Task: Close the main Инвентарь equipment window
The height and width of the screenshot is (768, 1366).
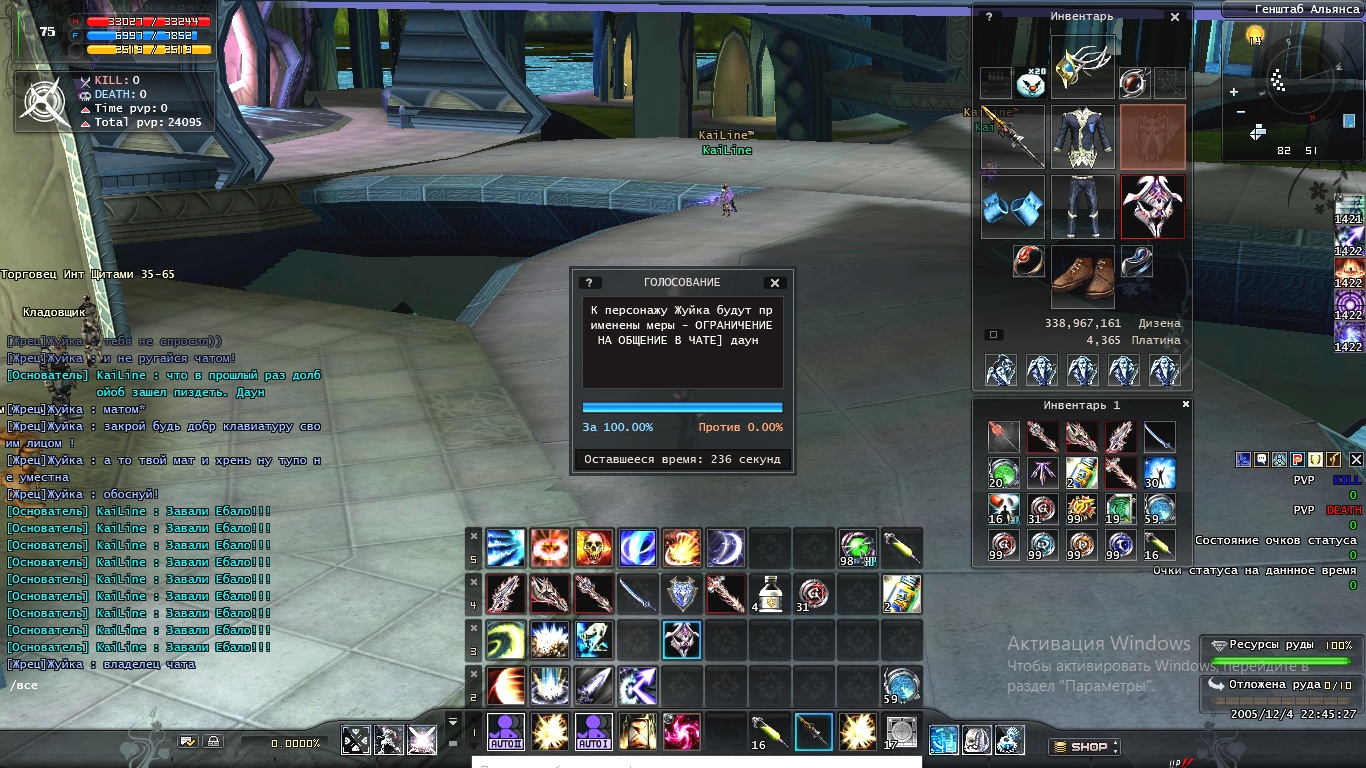Action: (1175, 17)
